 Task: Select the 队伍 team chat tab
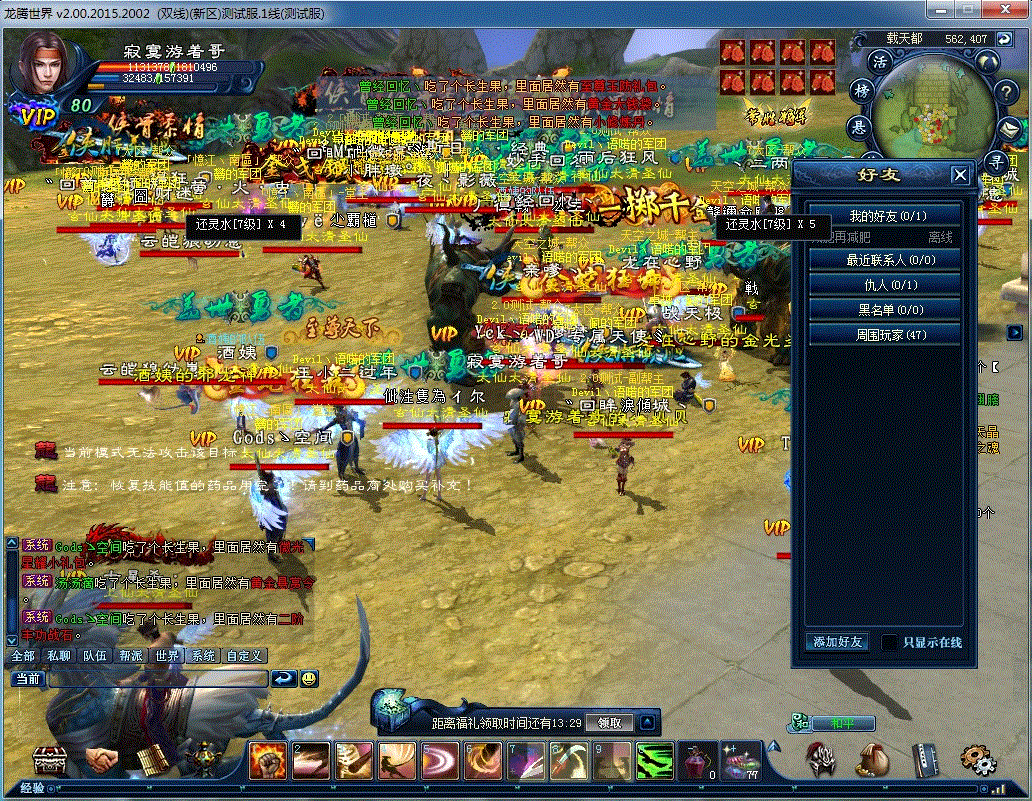(95, 656)
